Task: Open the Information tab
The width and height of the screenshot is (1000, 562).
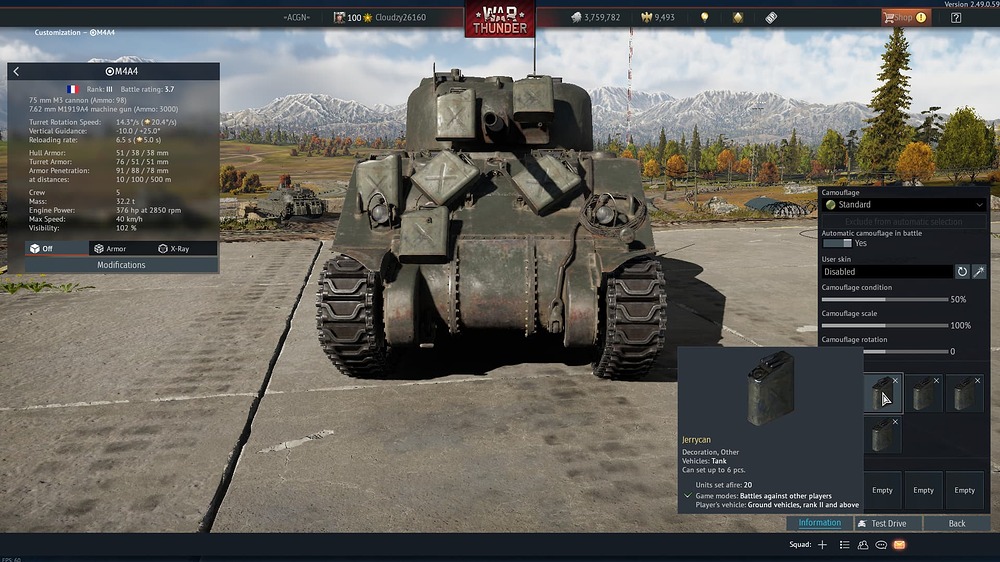Action: 819,523
